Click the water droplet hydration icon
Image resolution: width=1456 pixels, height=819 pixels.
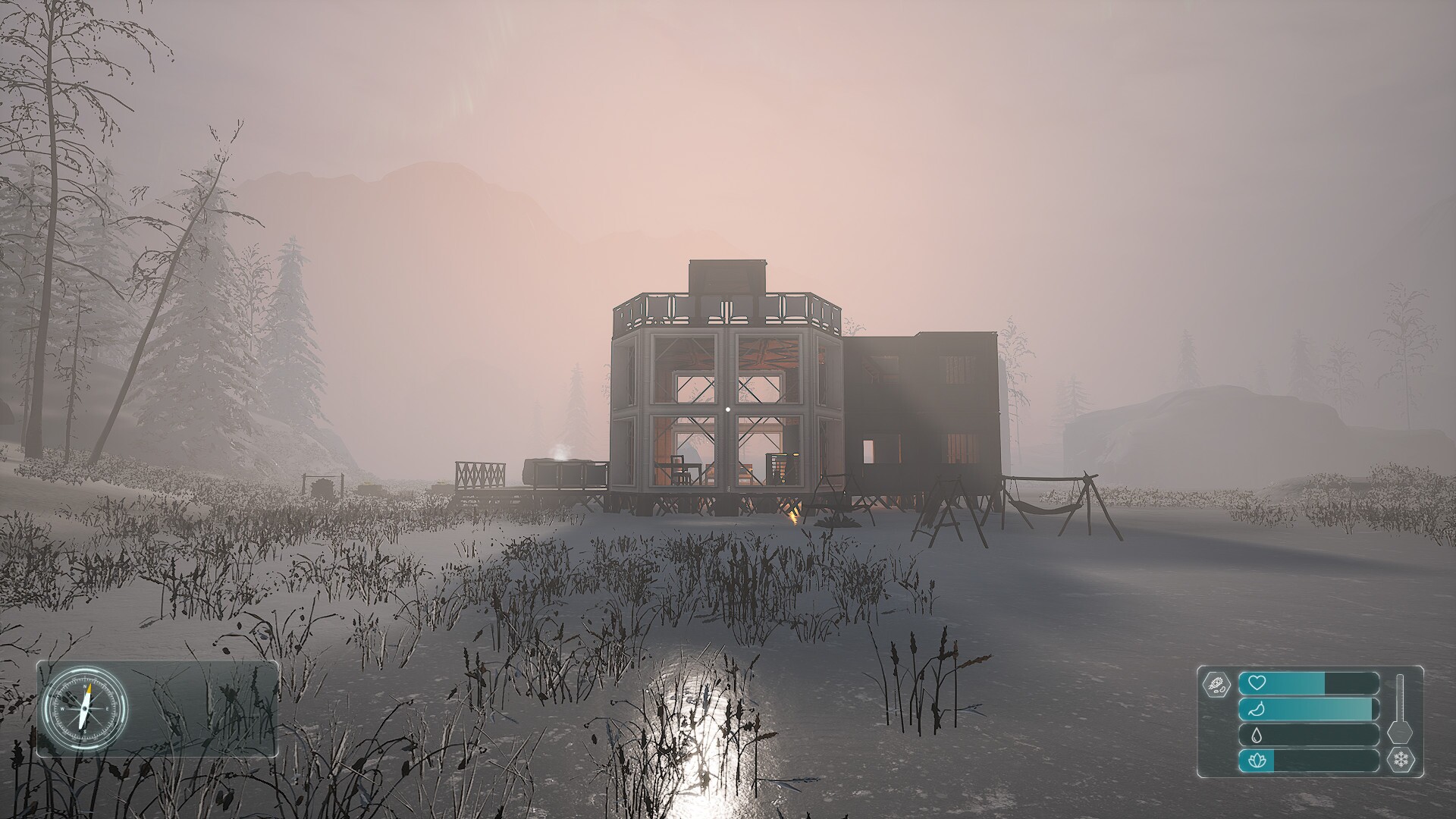pyautogui.click(x=1257, y=735)
